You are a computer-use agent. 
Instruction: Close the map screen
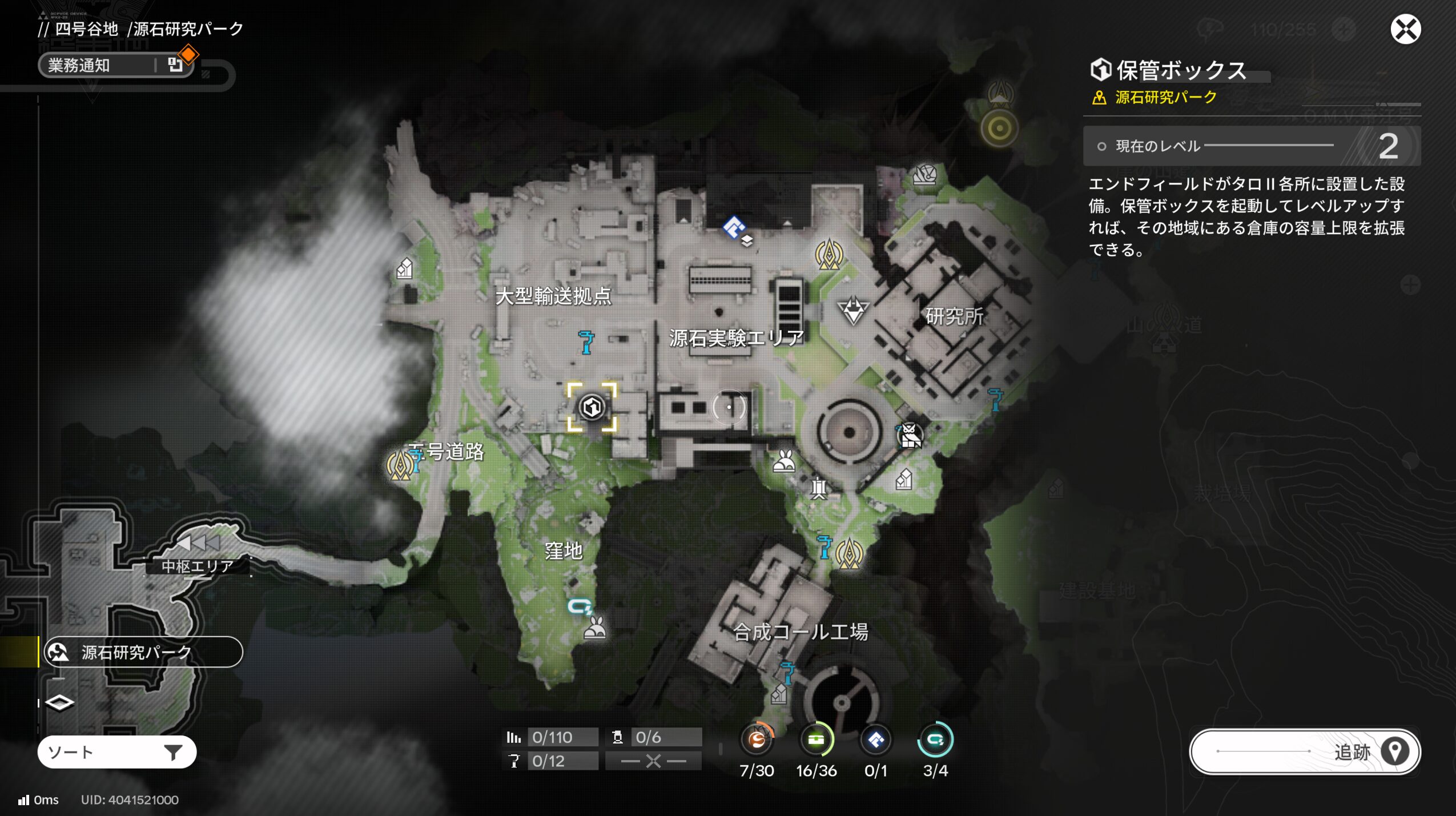pos(1405,30)
